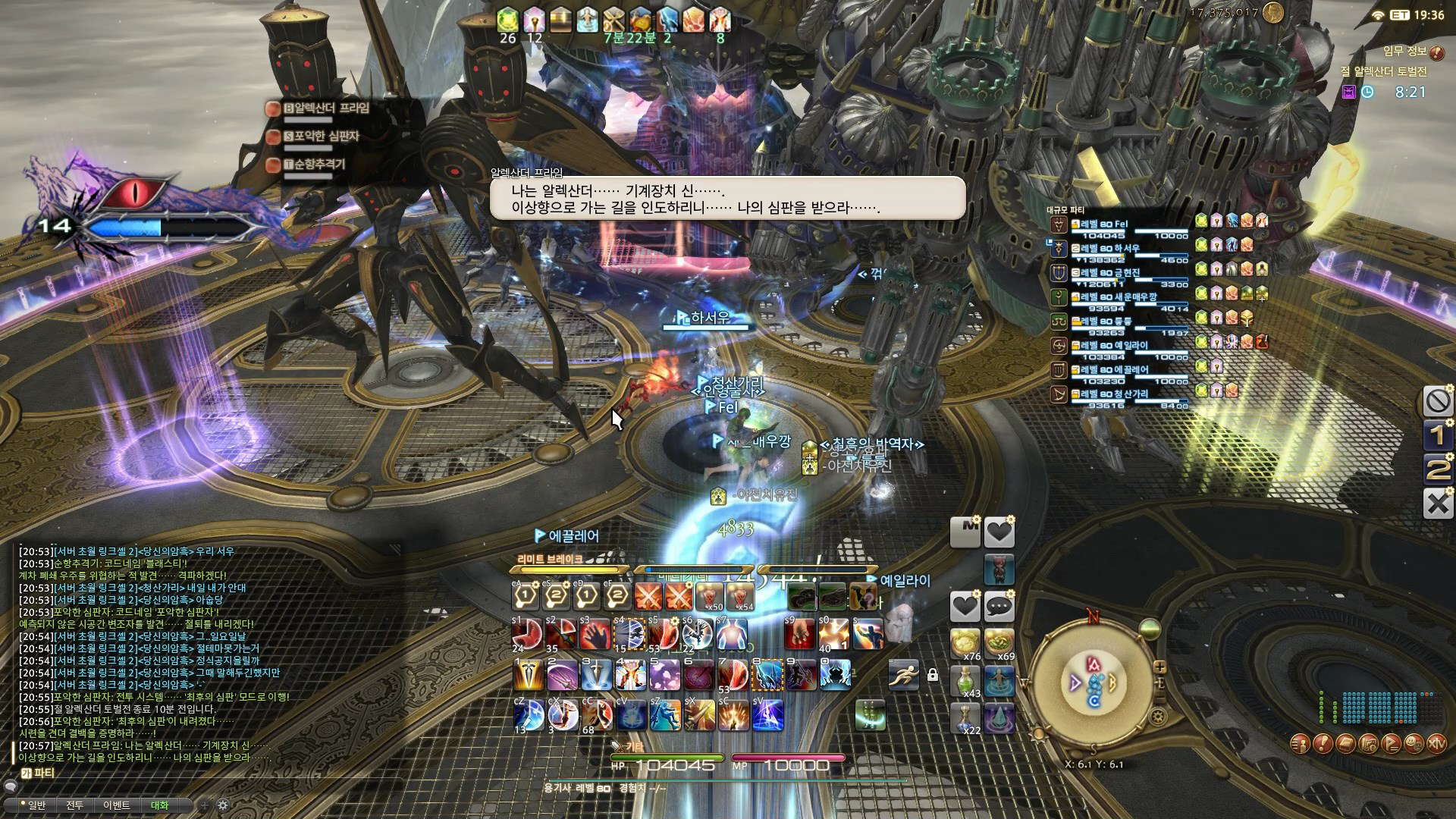Activate the glowing sword skill in slot 1
The image size is (1456, 819).
528,673
